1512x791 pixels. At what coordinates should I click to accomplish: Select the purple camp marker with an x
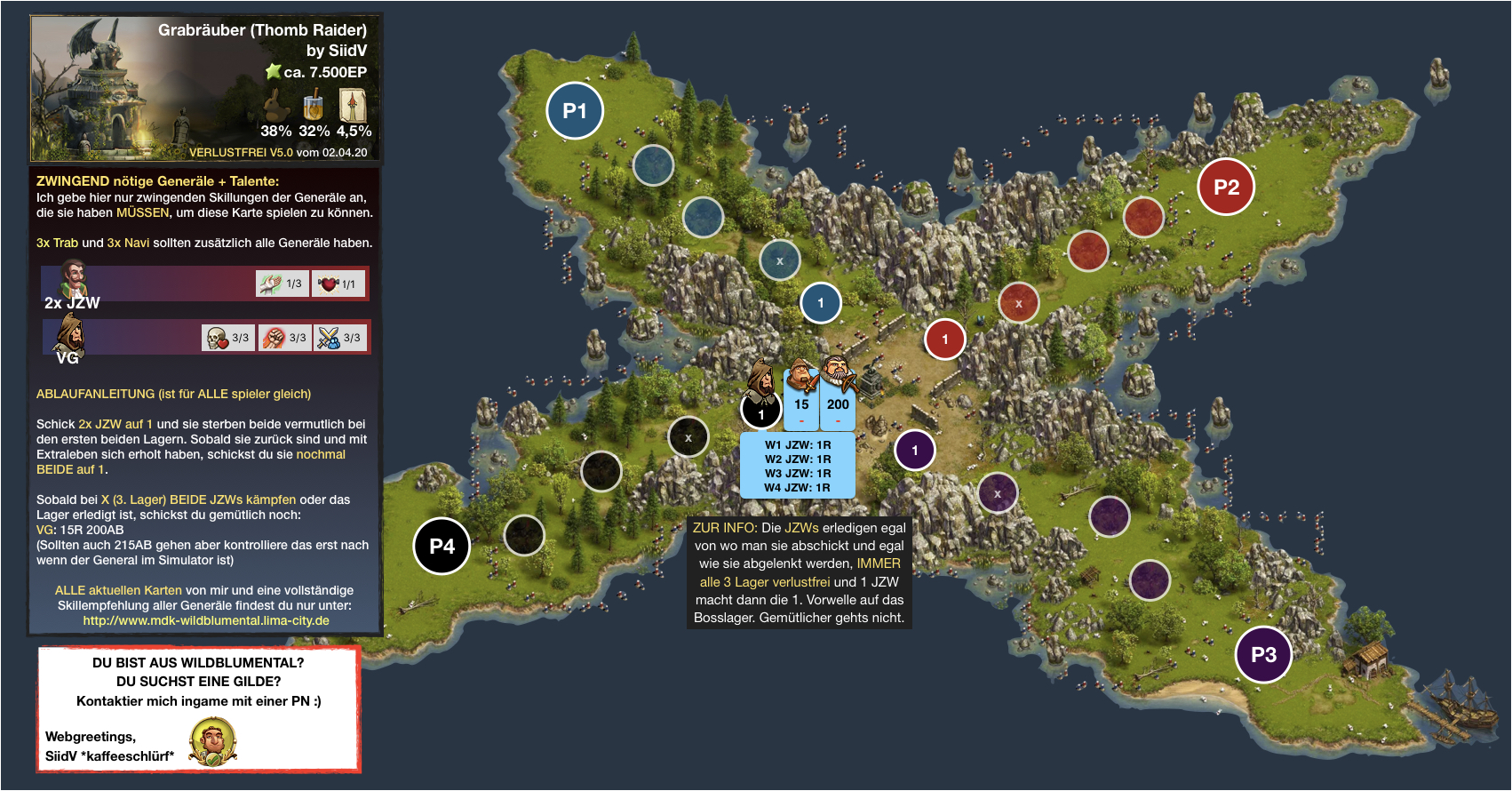click(998, 493)
